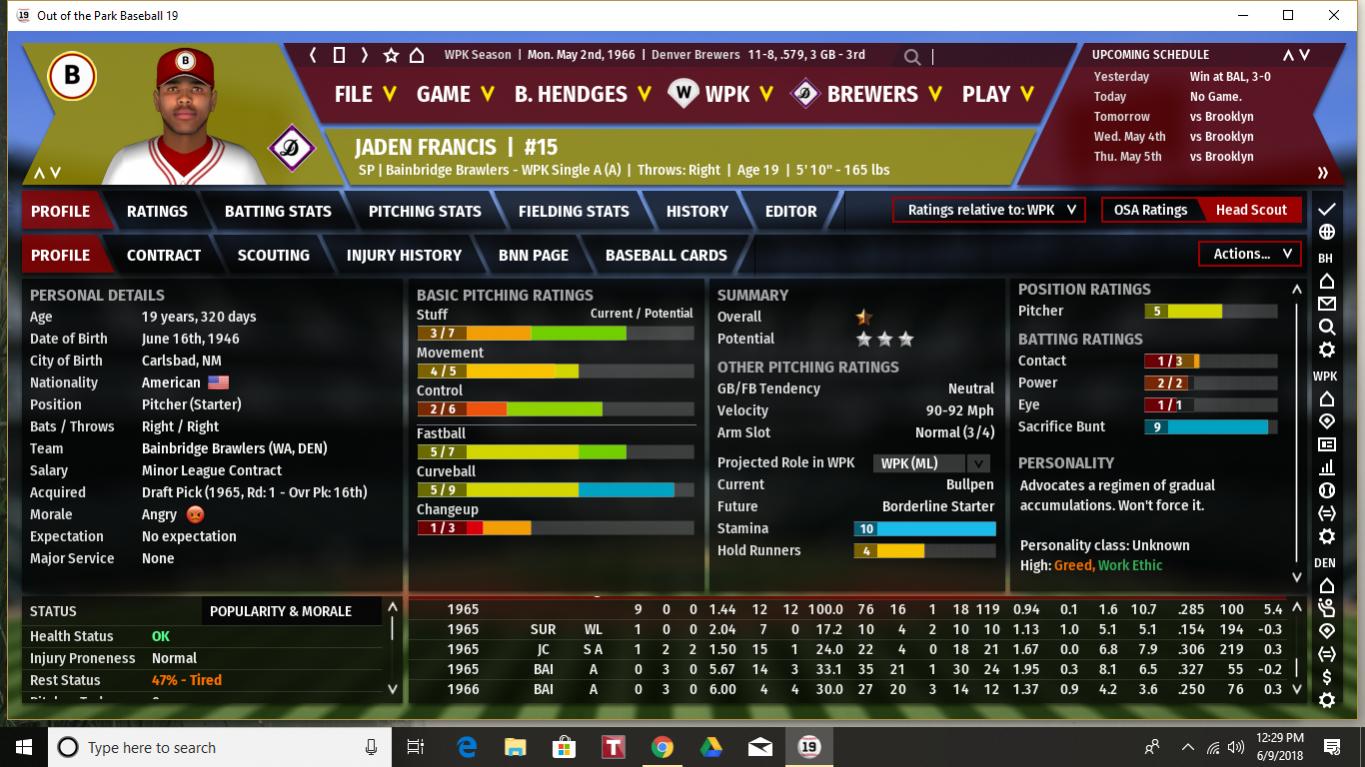Viewport: 1365px width, 767px height.
Task: Change the Ratings relative to WPK dropdown
Action: [x=988, y=210]
